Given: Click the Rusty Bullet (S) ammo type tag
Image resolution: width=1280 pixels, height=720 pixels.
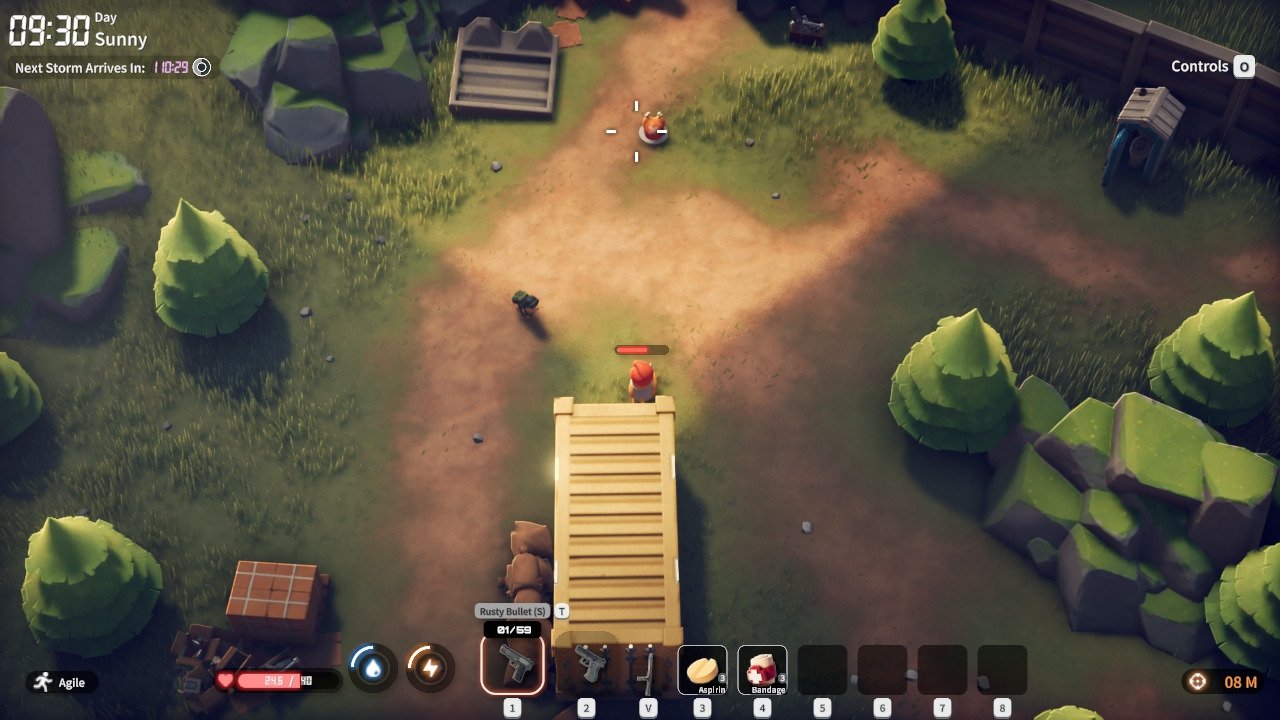Looking at the screenshot, I should tap(512, 611).
